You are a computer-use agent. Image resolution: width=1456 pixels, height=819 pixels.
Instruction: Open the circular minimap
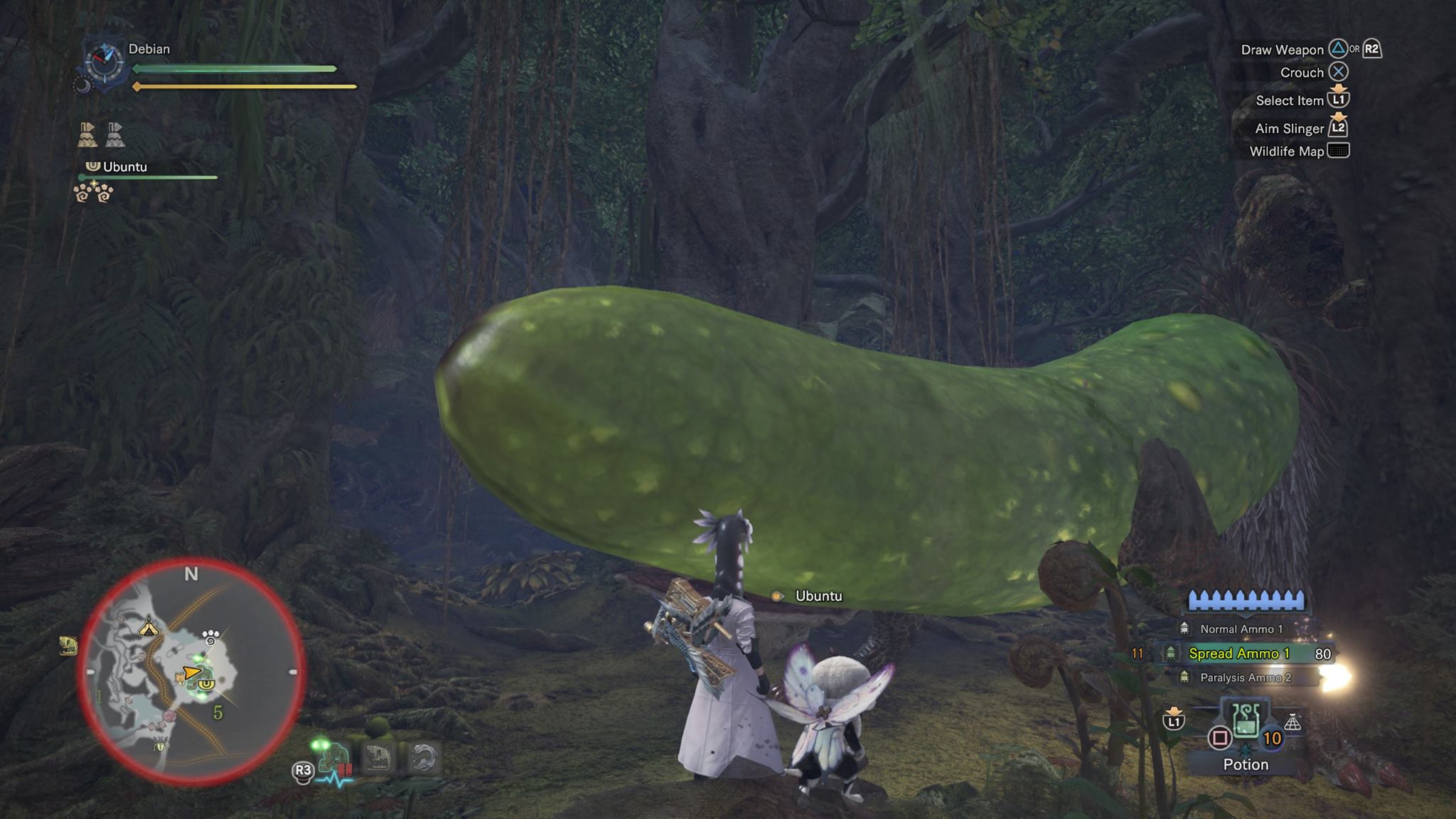coord(192,672)
